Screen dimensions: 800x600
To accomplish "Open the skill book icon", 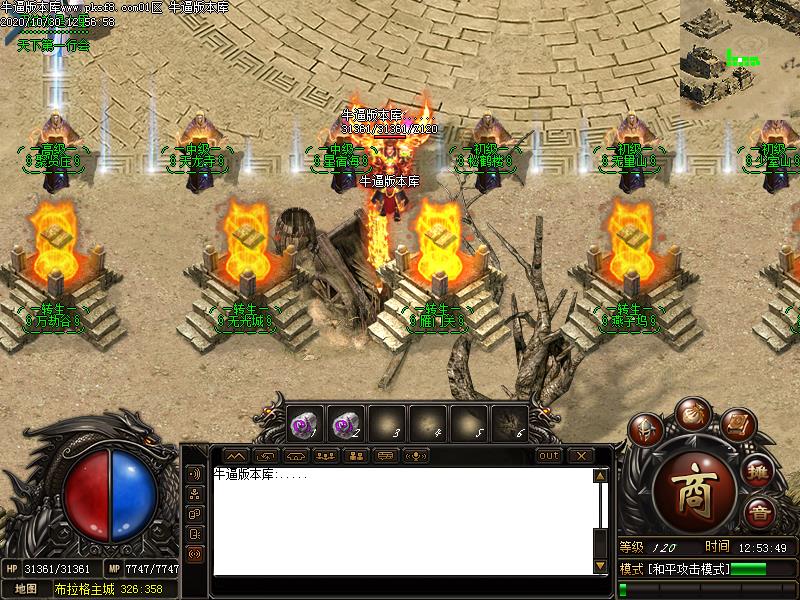I will coord(736,425).
